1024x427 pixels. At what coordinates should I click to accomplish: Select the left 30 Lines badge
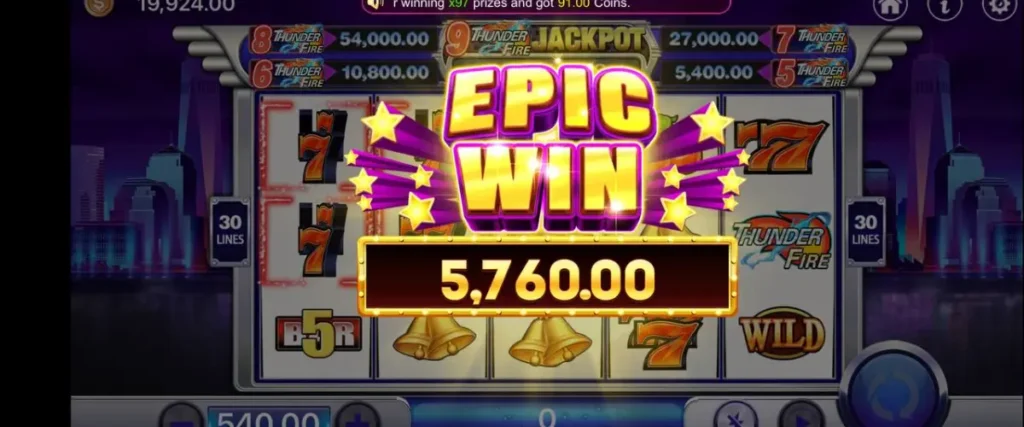(230, 231)
